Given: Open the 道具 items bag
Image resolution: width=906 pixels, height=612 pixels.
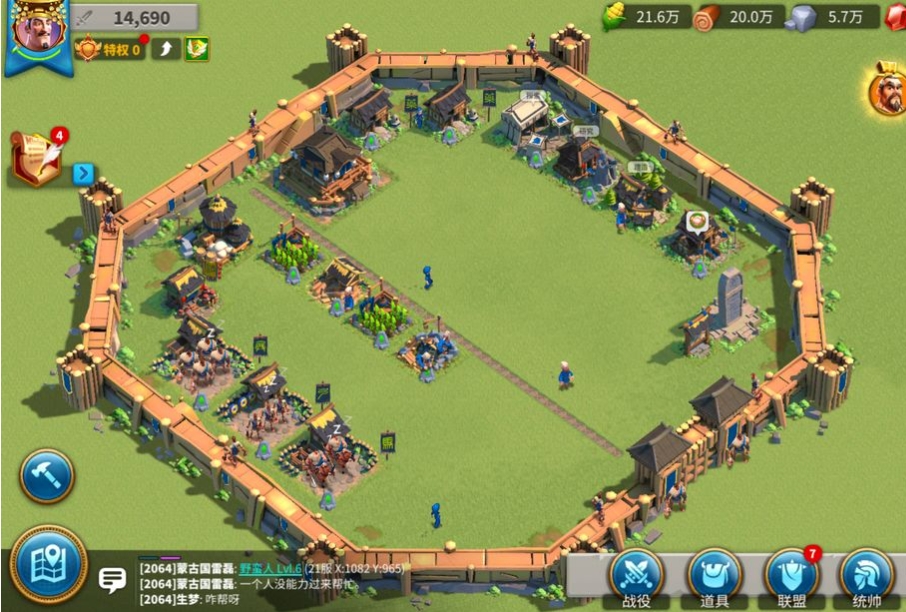Looking at the screenshot, I should (x=714, y=576).
